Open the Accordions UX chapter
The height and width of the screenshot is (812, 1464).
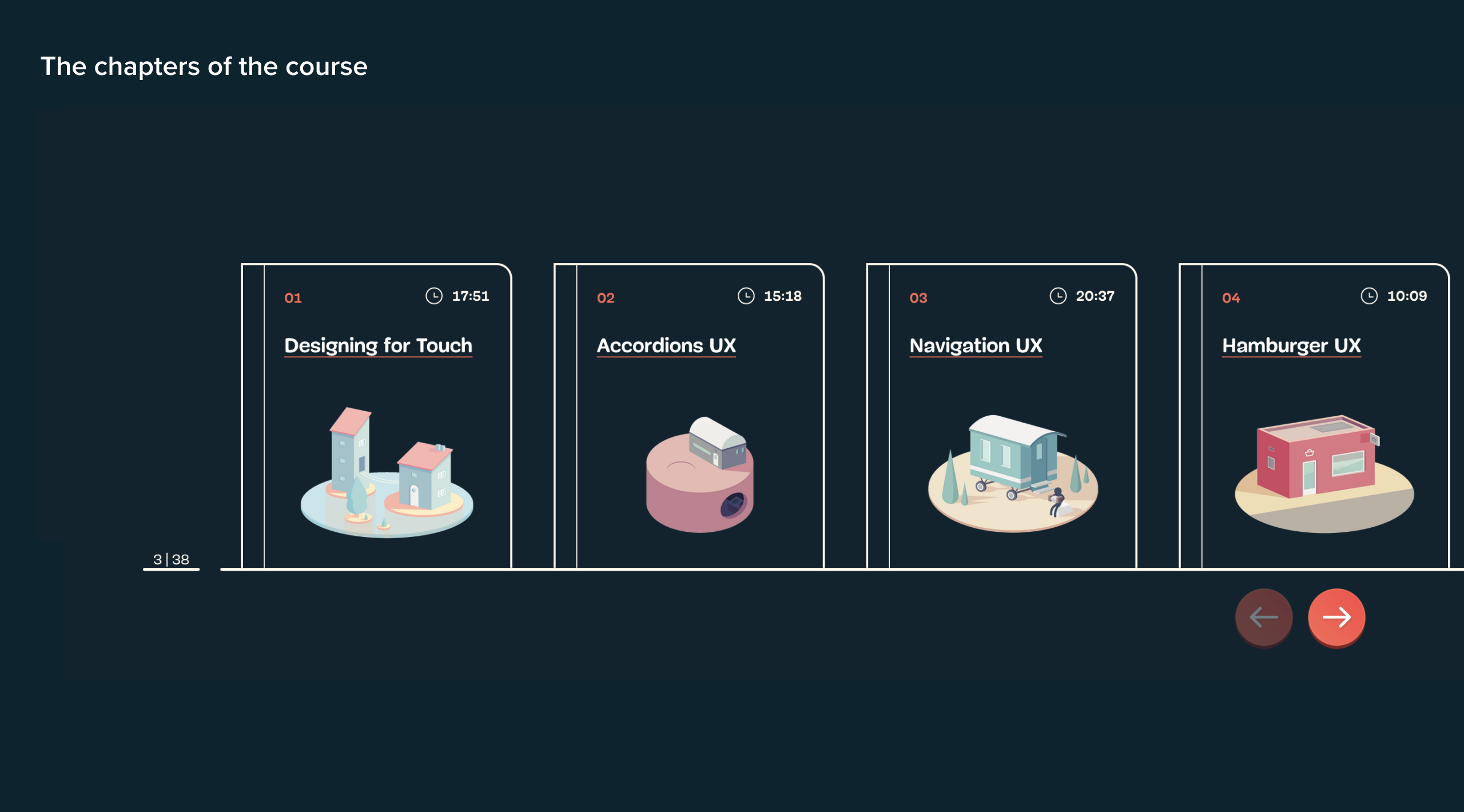(666, 345)
